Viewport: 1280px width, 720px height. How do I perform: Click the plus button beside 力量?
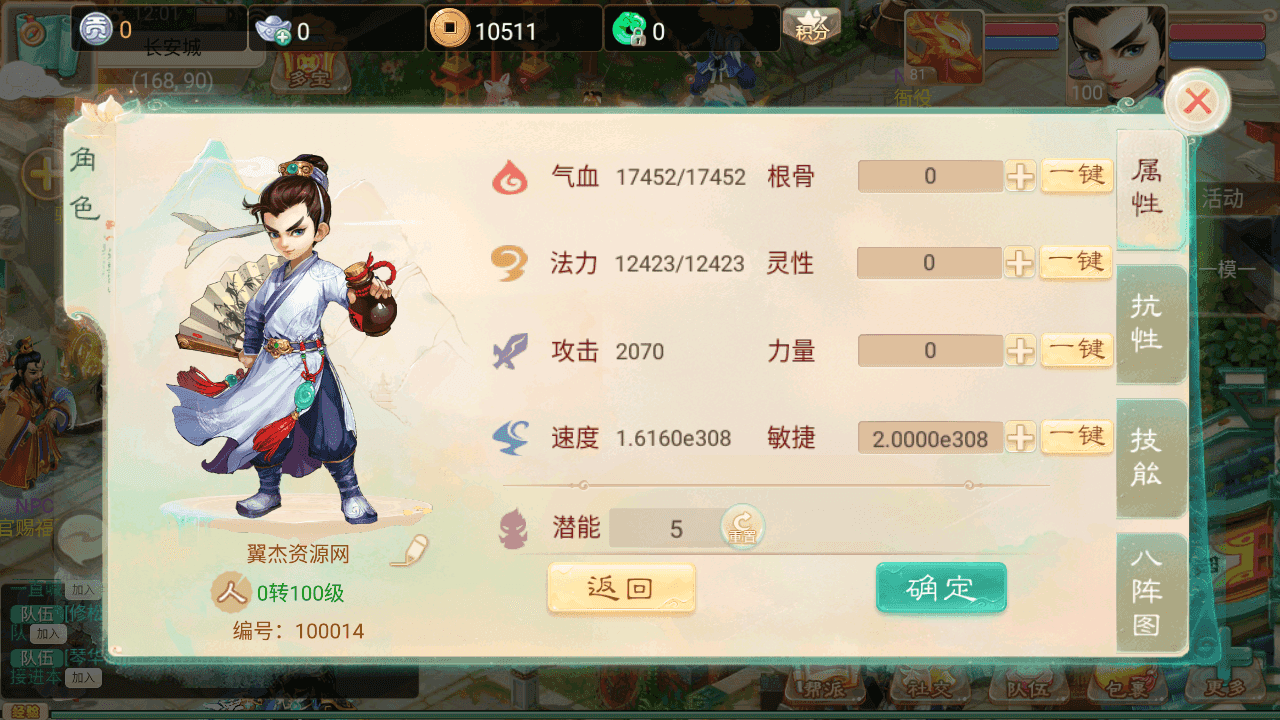(x=1020, y=351)
